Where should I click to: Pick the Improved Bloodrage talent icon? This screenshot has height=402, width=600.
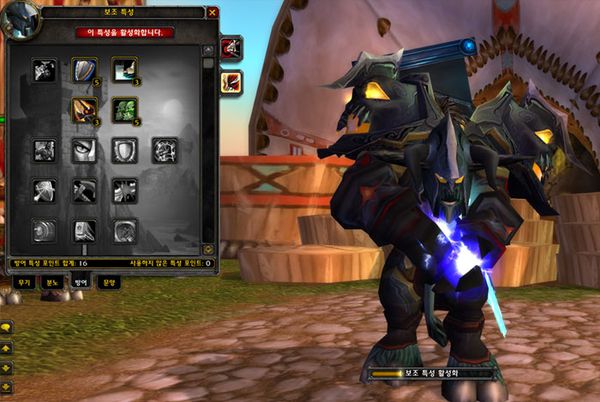coord(44,70)
